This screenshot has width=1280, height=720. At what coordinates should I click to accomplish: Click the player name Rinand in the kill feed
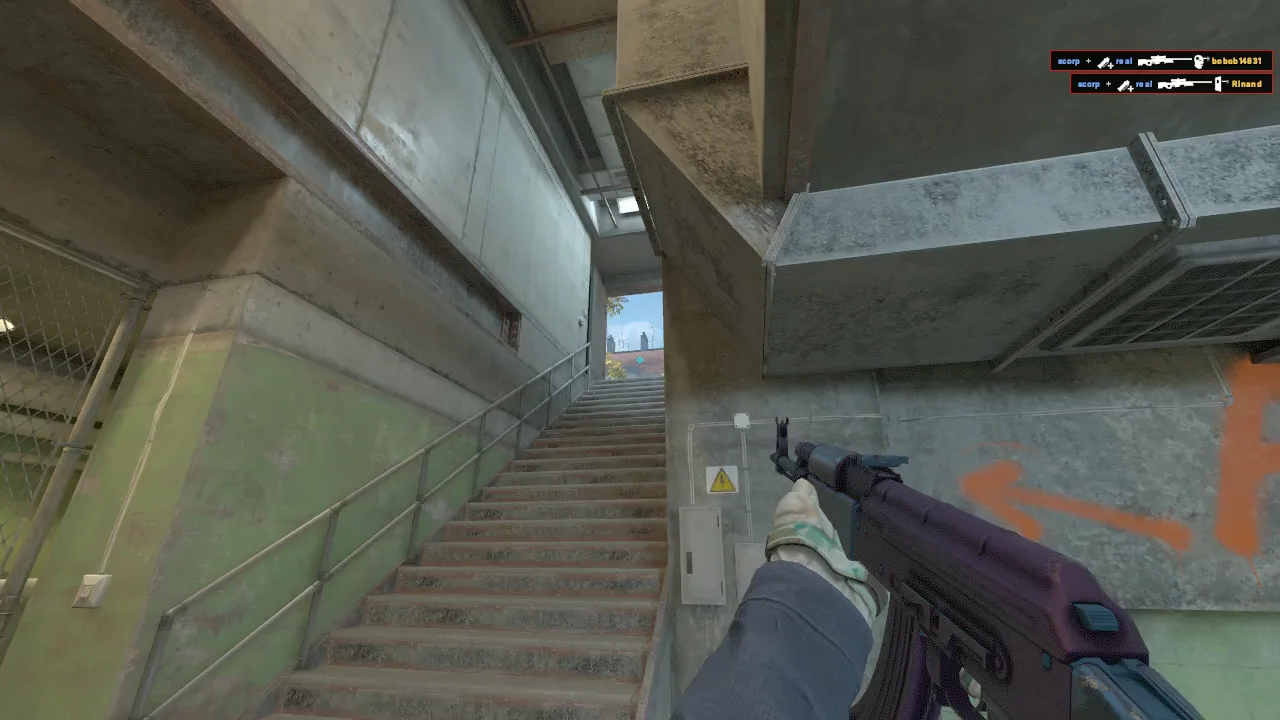coord(1245,84)
